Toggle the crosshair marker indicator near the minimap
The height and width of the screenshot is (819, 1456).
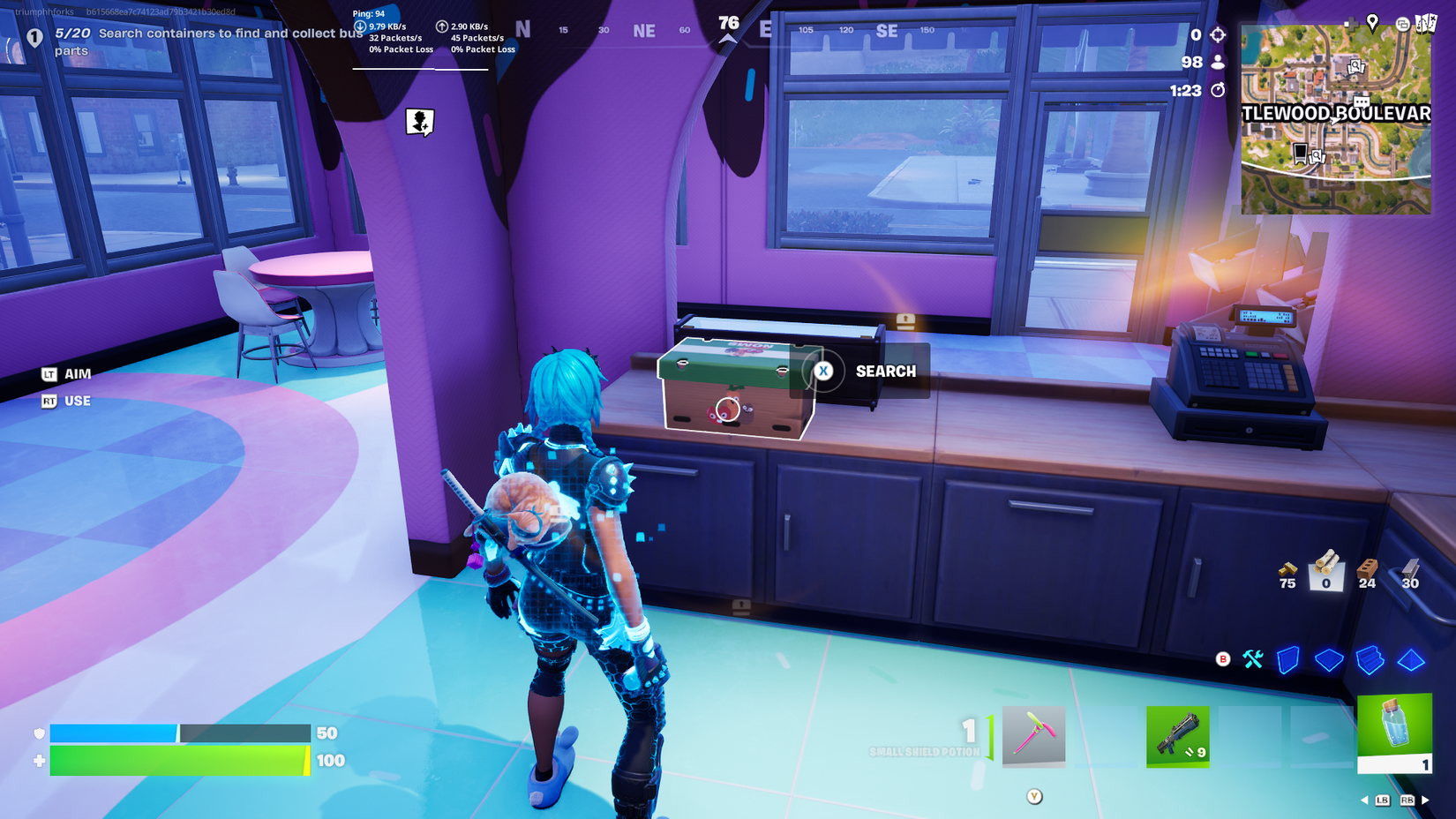(1219, 34)
